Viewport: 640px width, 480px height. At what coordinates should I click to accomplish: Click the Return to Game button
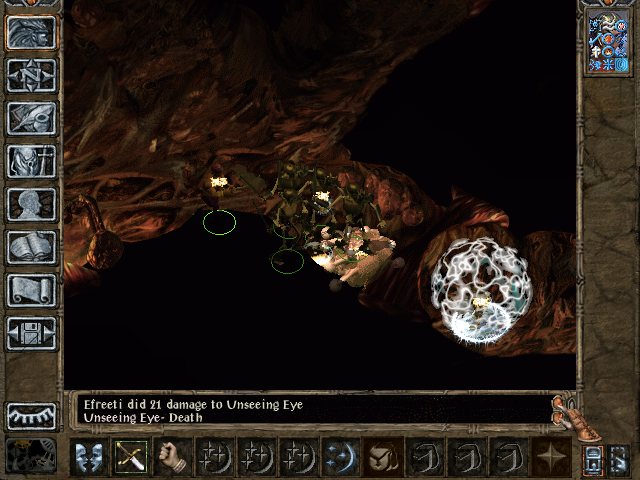click(x=32, y=33)
